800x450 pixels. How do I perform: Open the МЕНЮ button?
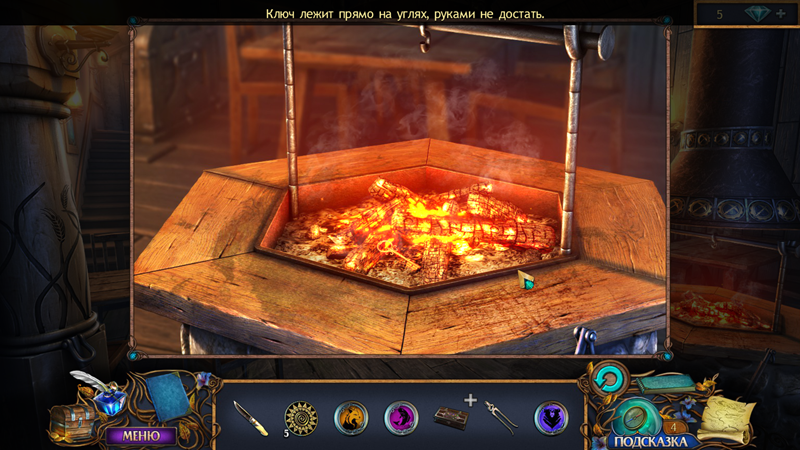(141, 435)
